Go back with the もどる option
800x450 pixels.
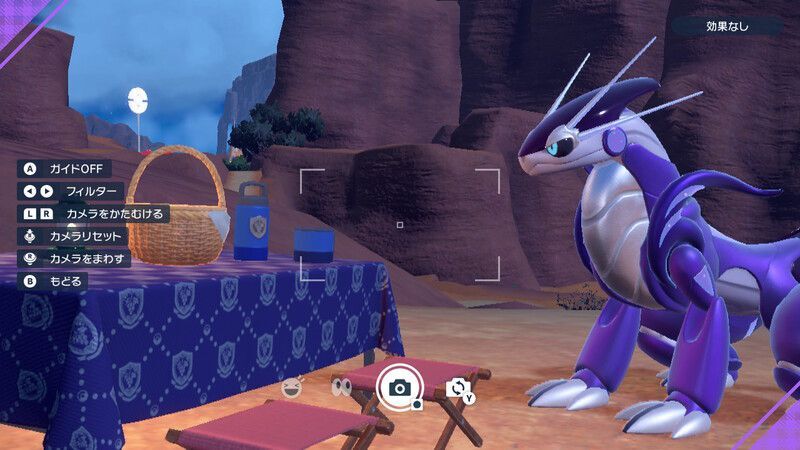click(x=55, y=281)
